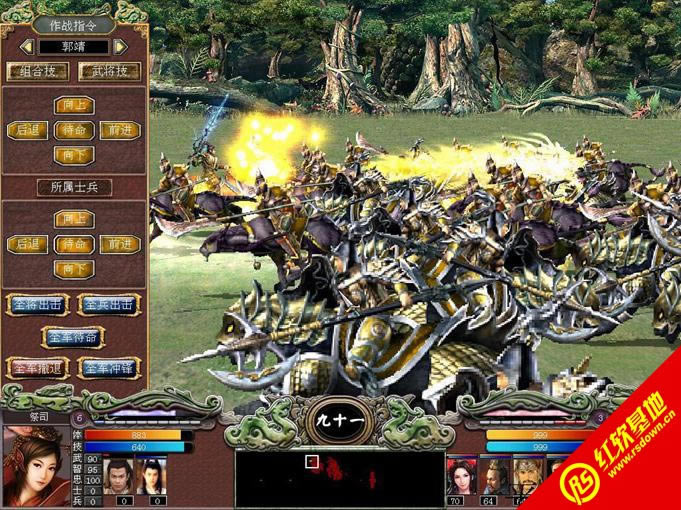This screenshot has width=681, height=510.
Task: Order 全军撤退 whole army retreat
Action: [37, 368]
